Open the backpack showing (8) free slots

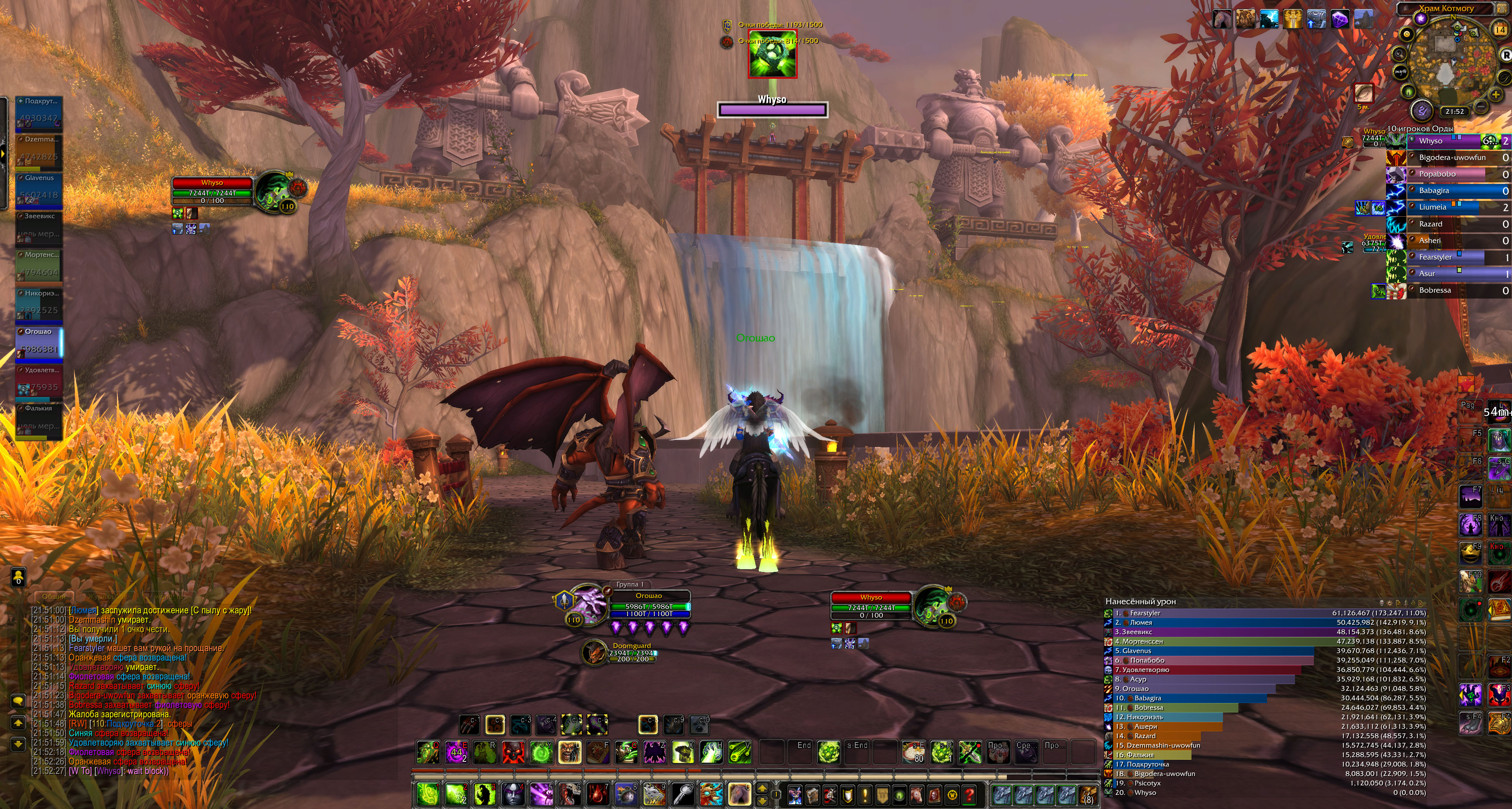(x=1088, y=795)
